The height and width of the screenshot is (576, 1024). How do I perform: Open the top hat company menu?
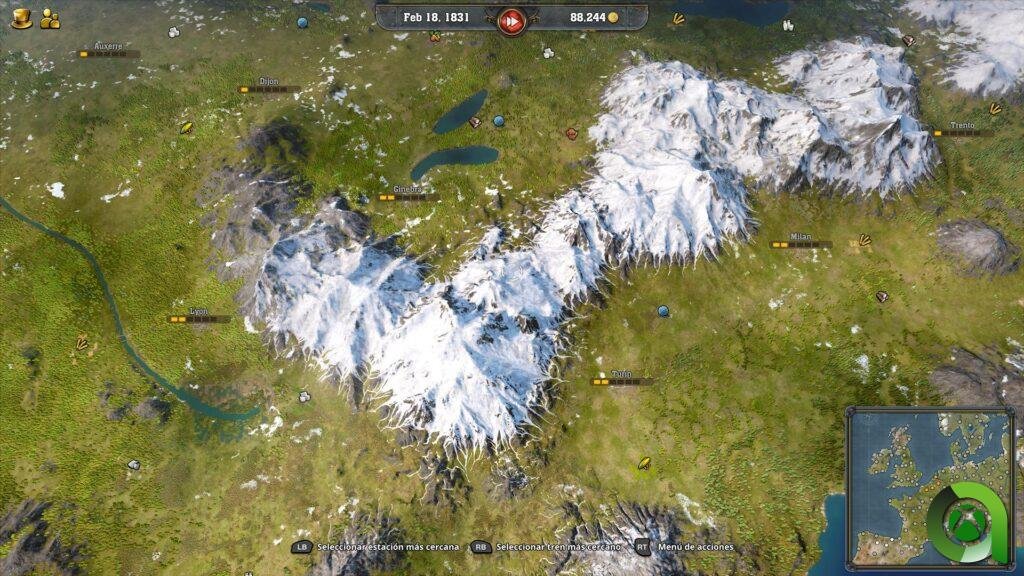[x=21, y=18]
